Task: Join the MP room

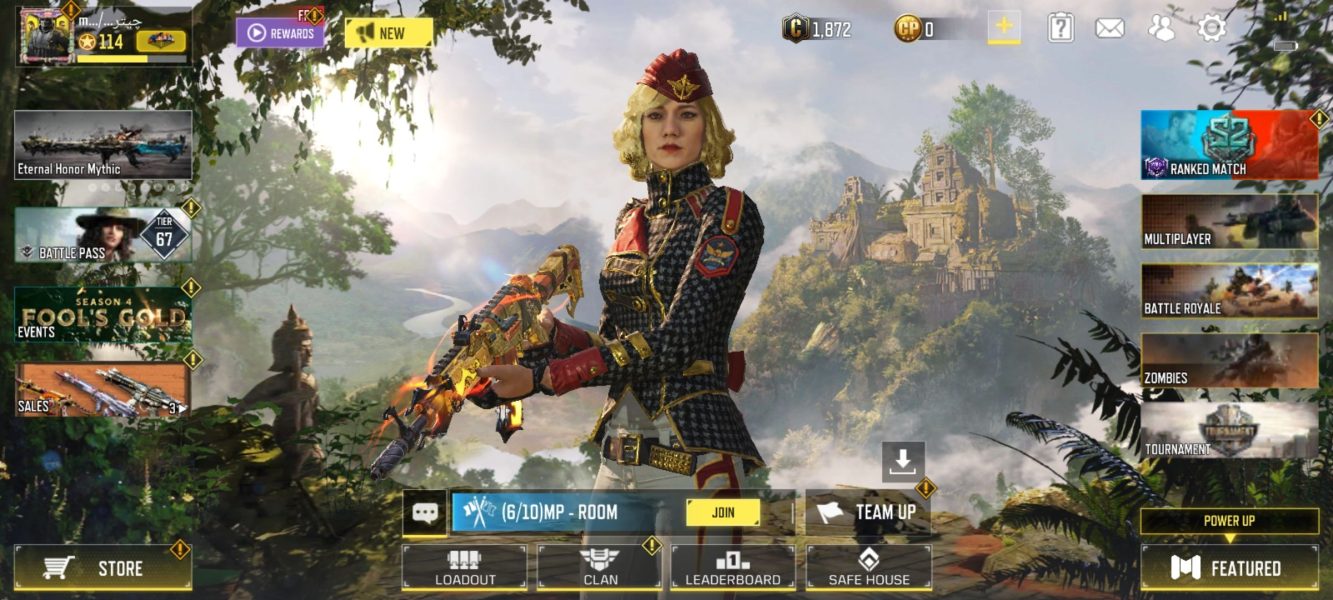Action: tap(722, 512)
